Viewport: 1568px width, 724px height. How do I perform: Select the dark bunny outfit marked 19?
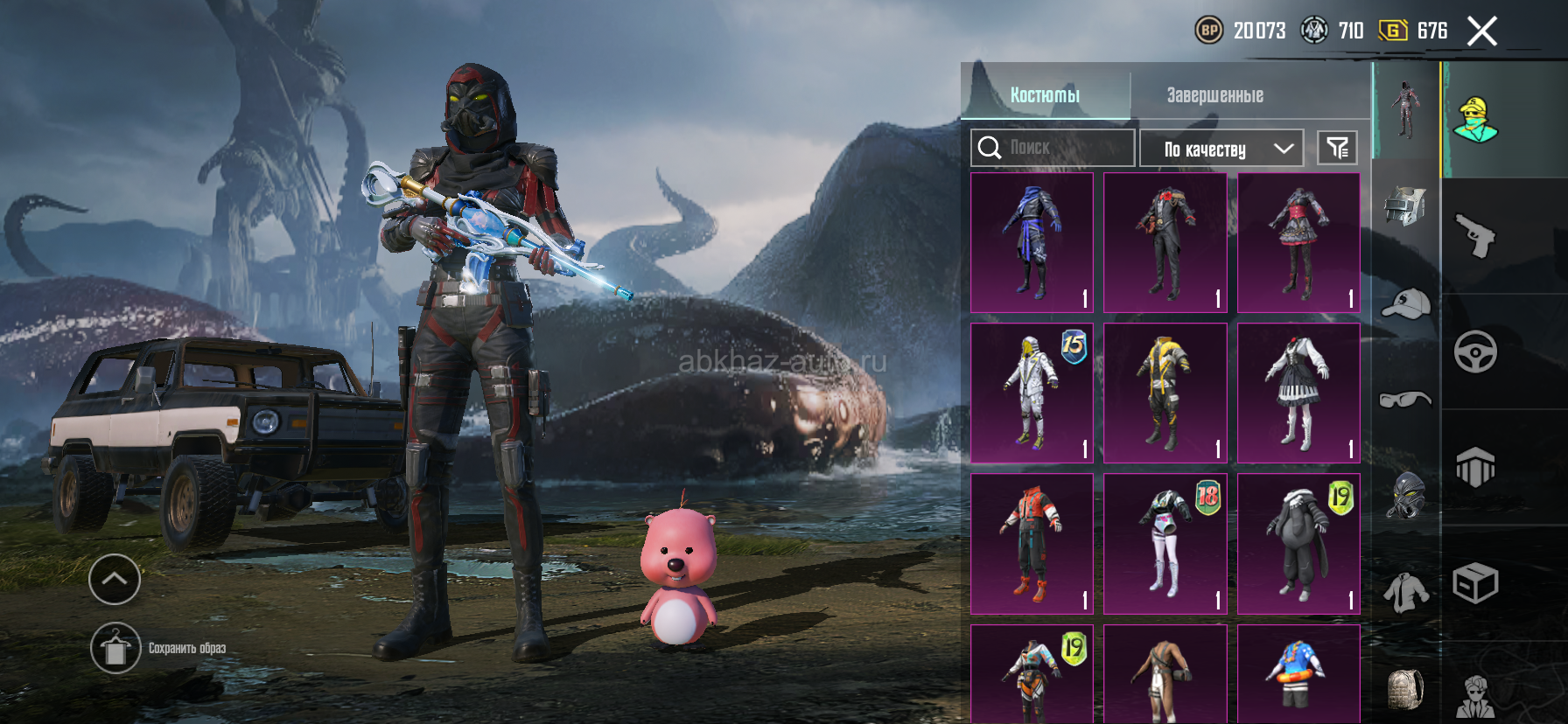click(1298, 543)
